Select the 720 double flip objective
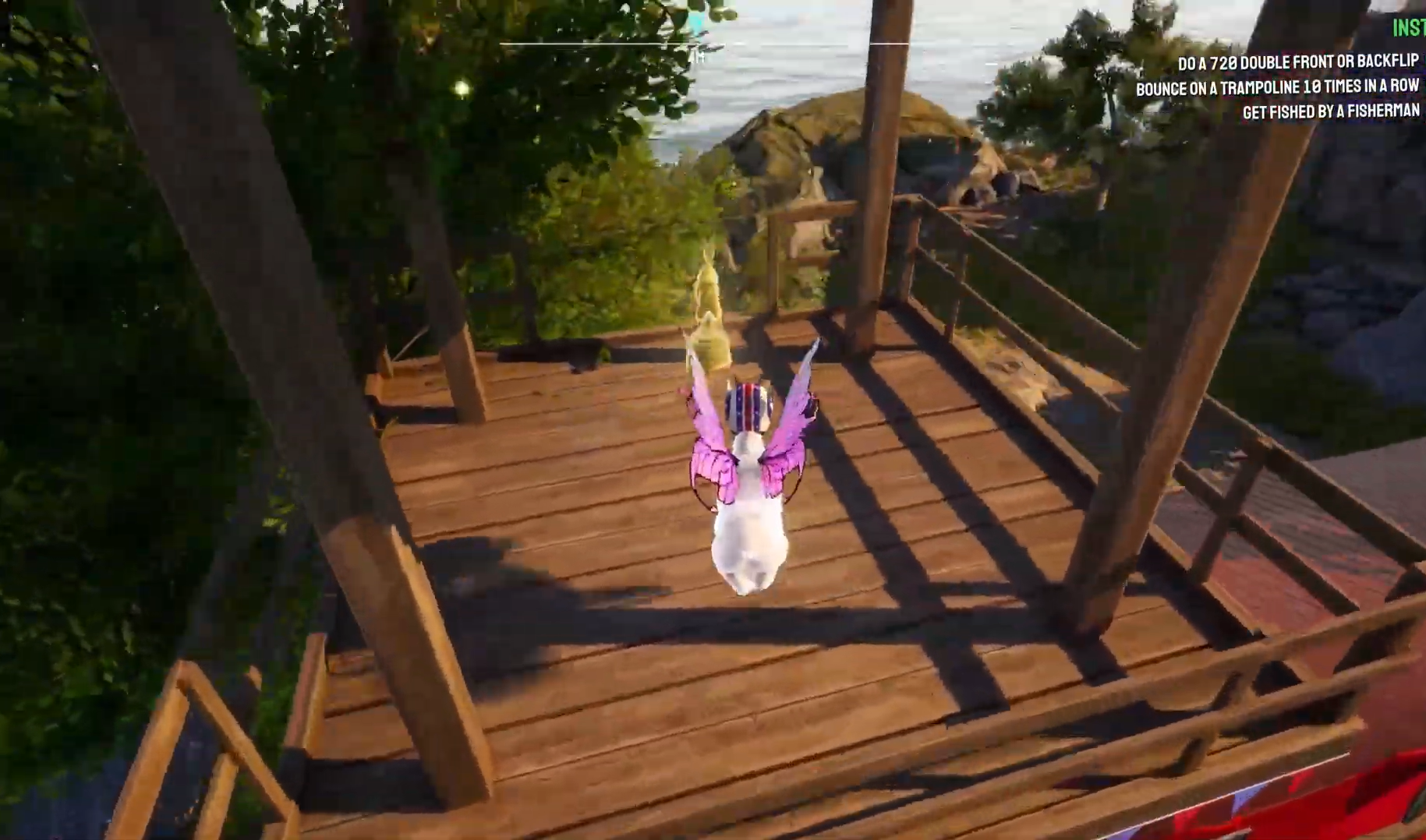Screen dimensions: 1426x840 tap(1297, 62)
